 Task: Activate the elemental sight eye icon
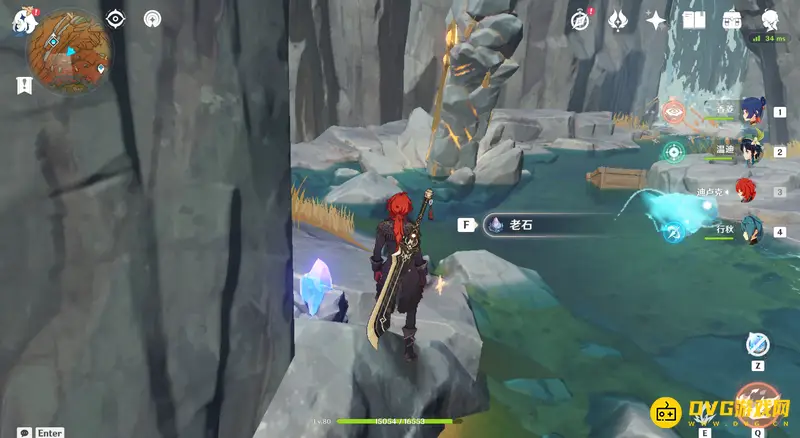pyautogui.click(x=116, y=19)
